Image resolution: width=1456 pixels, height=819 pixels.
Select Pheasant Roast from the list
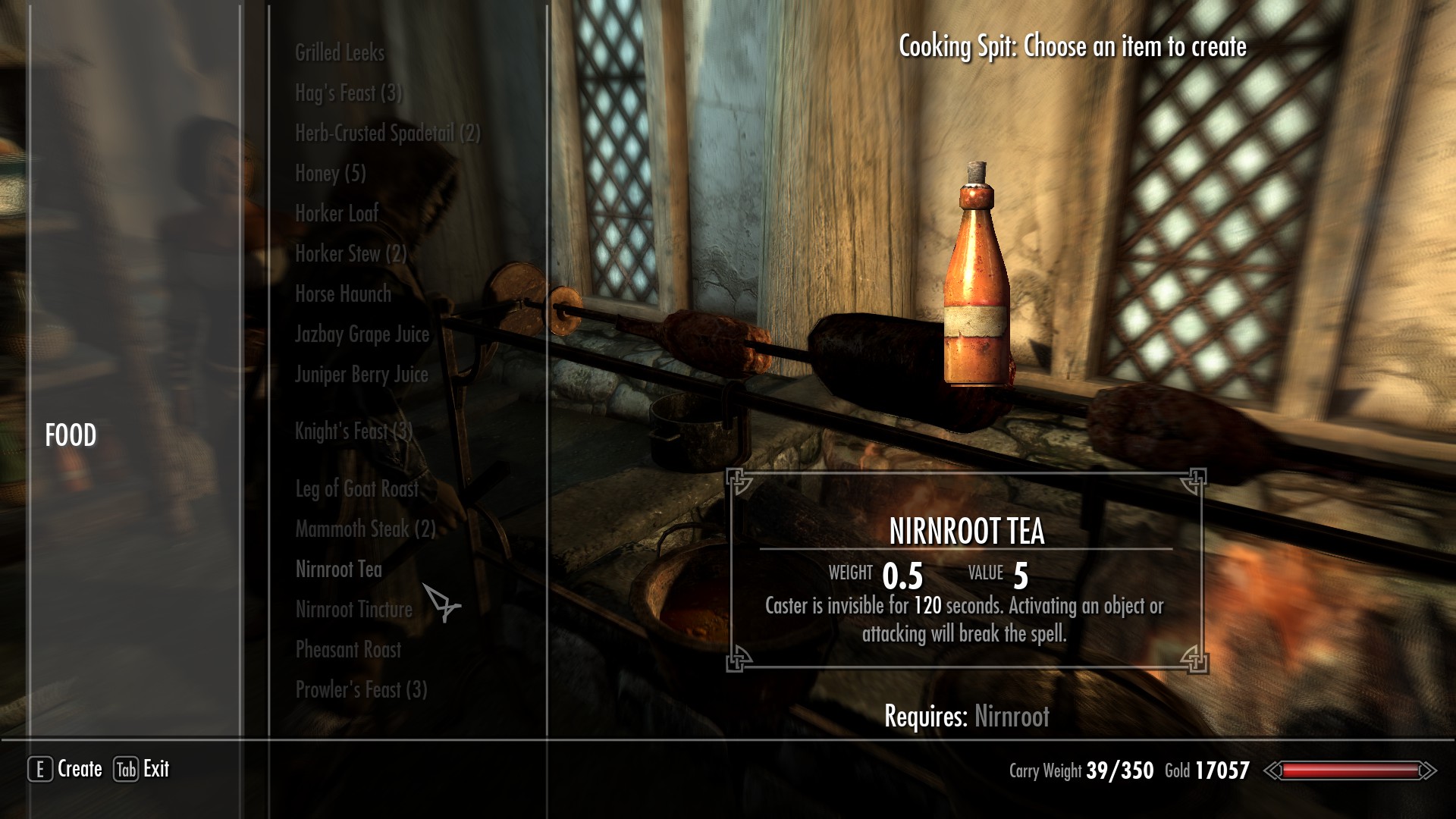tap(348, 650)
